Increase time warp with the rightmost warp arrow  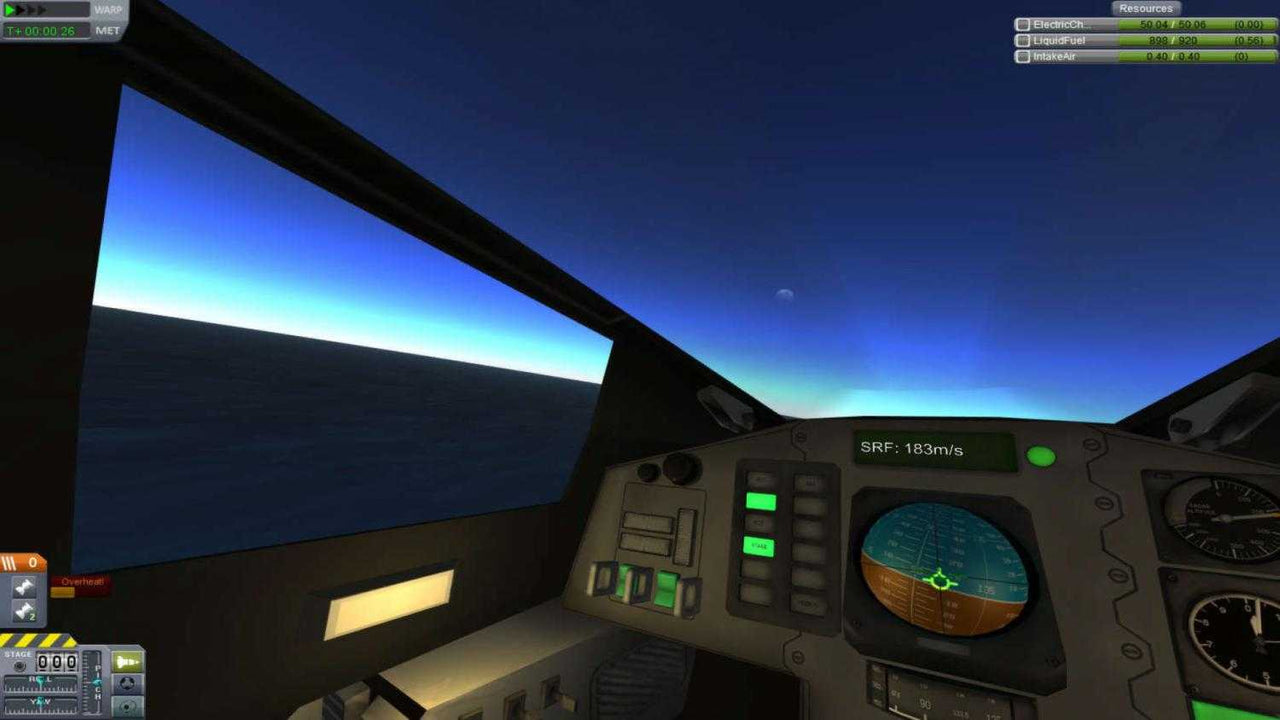42,10
